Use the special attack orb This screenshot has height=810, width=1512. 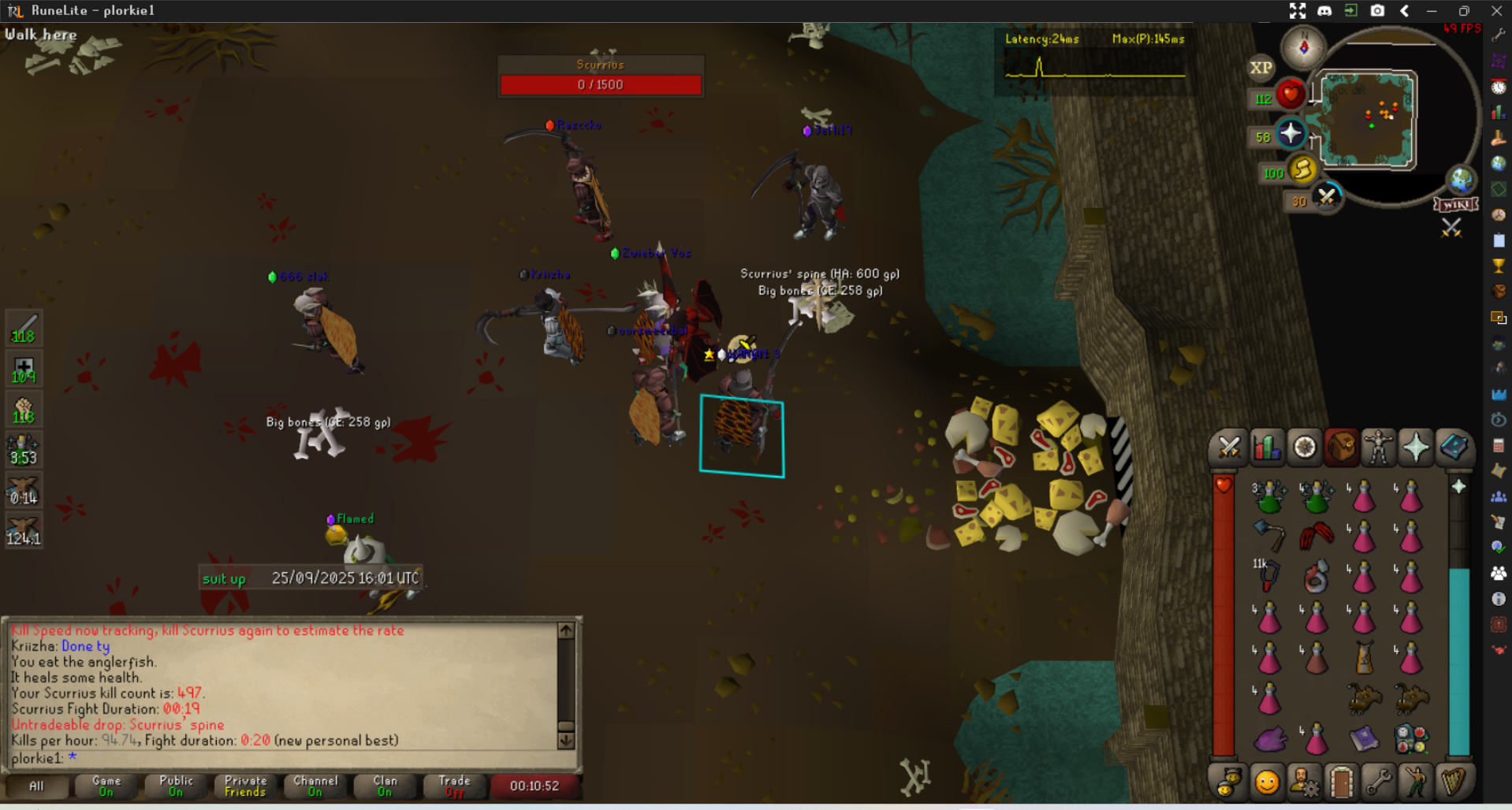click(1327, 196)
